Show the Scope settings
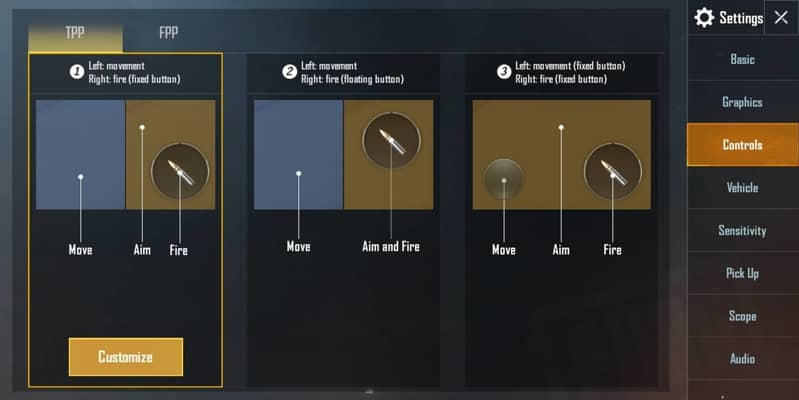Viewport: 799px width, 400px height. click(x=742, y=316)
